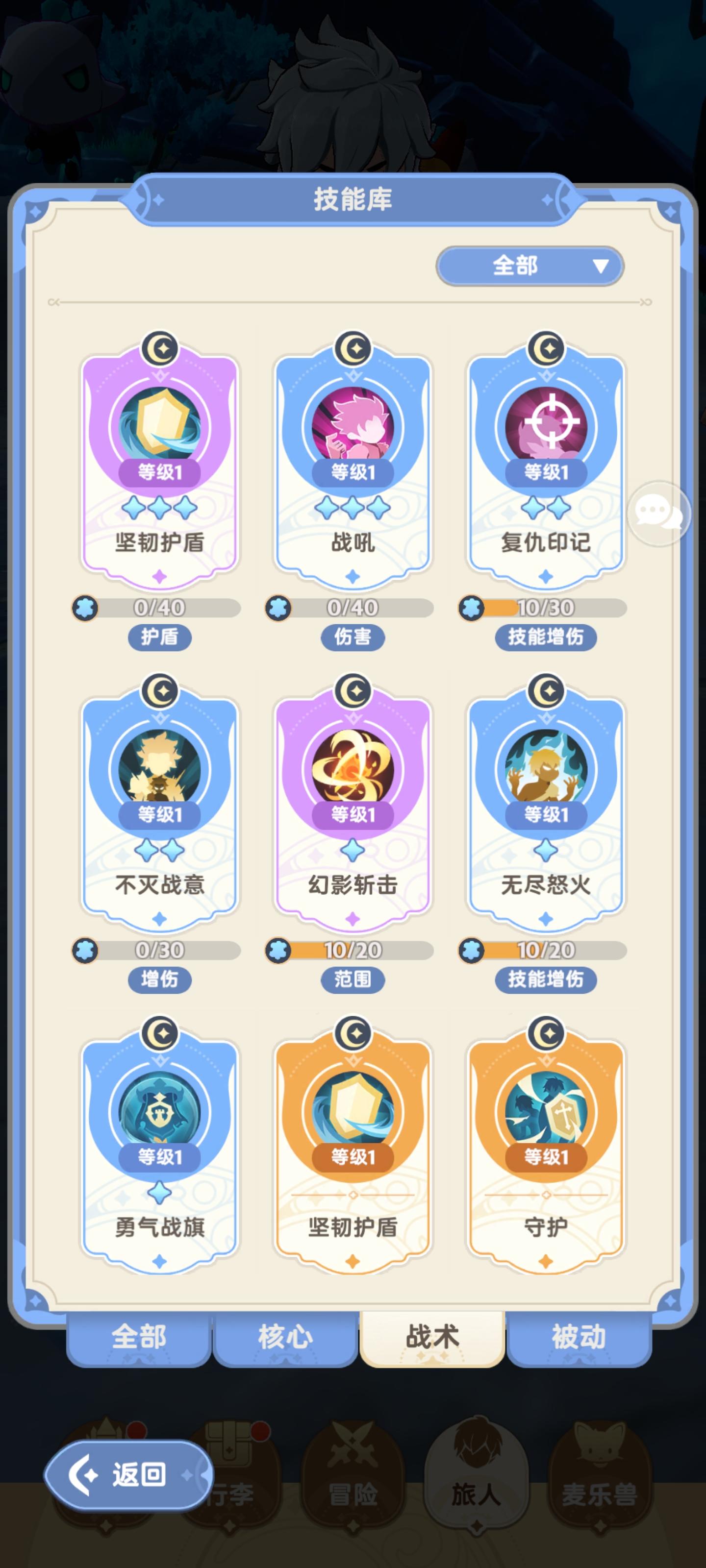The height and width of the screenshot is (1568, 706).
Task: Open the dropdown arrow beside 全部
Action: point(601,266)
